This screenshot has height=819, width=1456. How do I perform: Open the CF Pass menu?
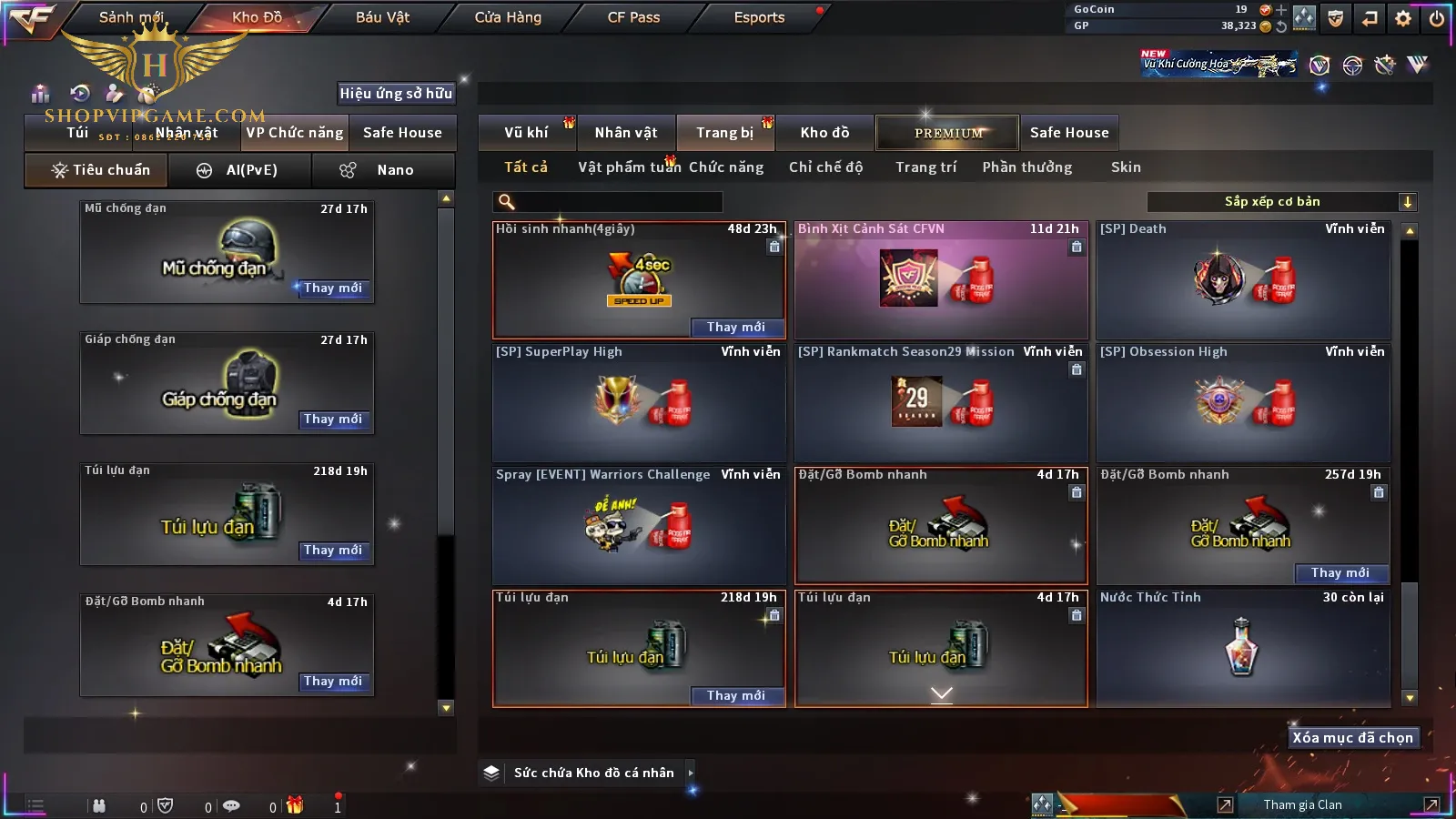pos(633,17)
